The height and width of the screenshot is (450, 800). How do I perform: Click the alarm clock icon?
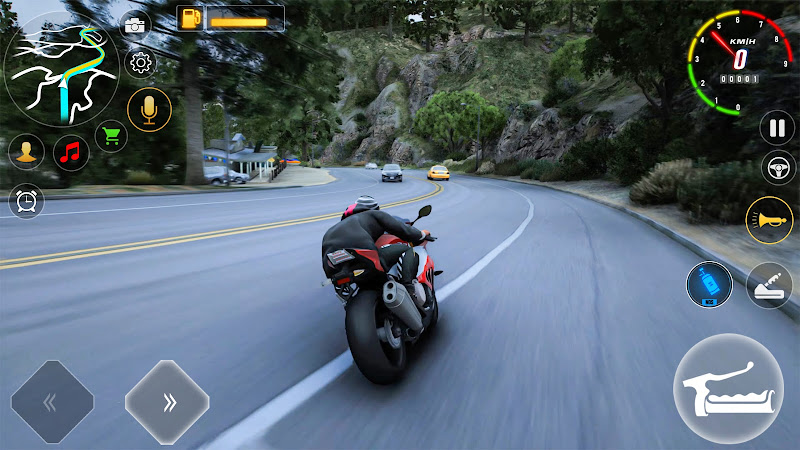(26, 201)
